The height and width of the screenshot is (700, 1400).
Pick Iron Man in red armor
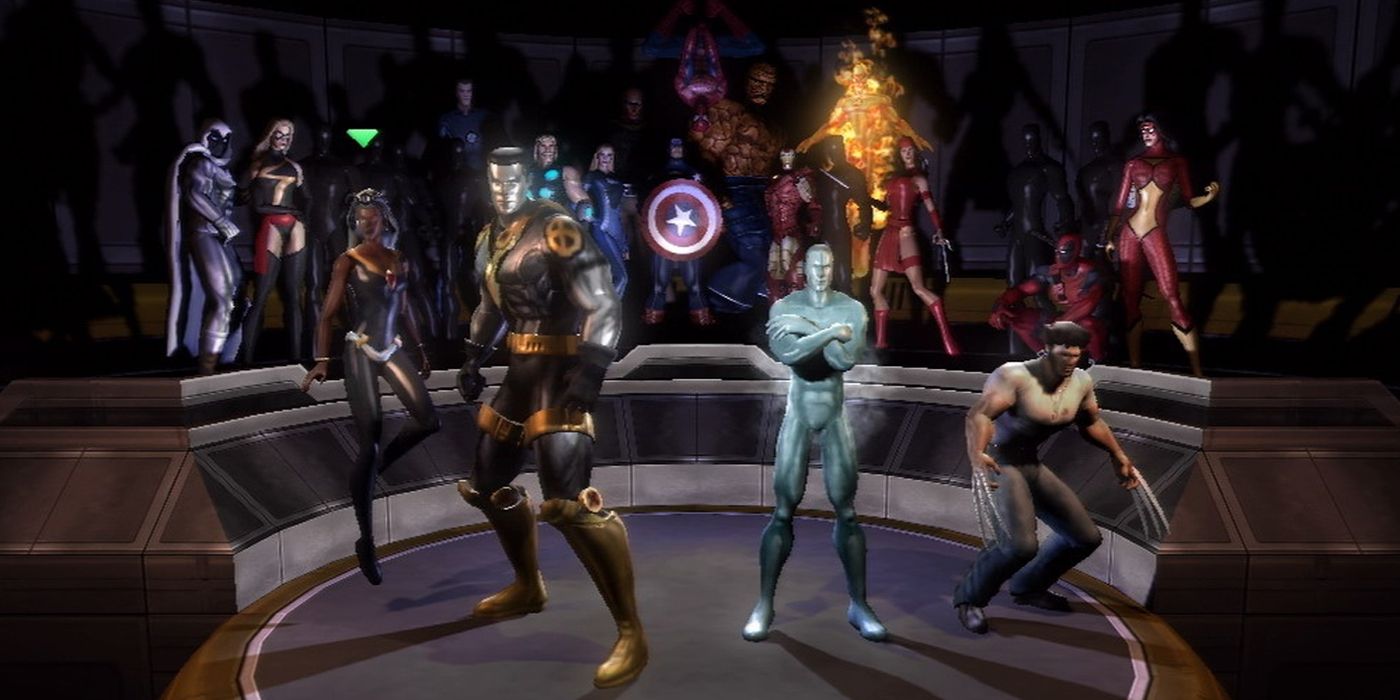point(790,210)
